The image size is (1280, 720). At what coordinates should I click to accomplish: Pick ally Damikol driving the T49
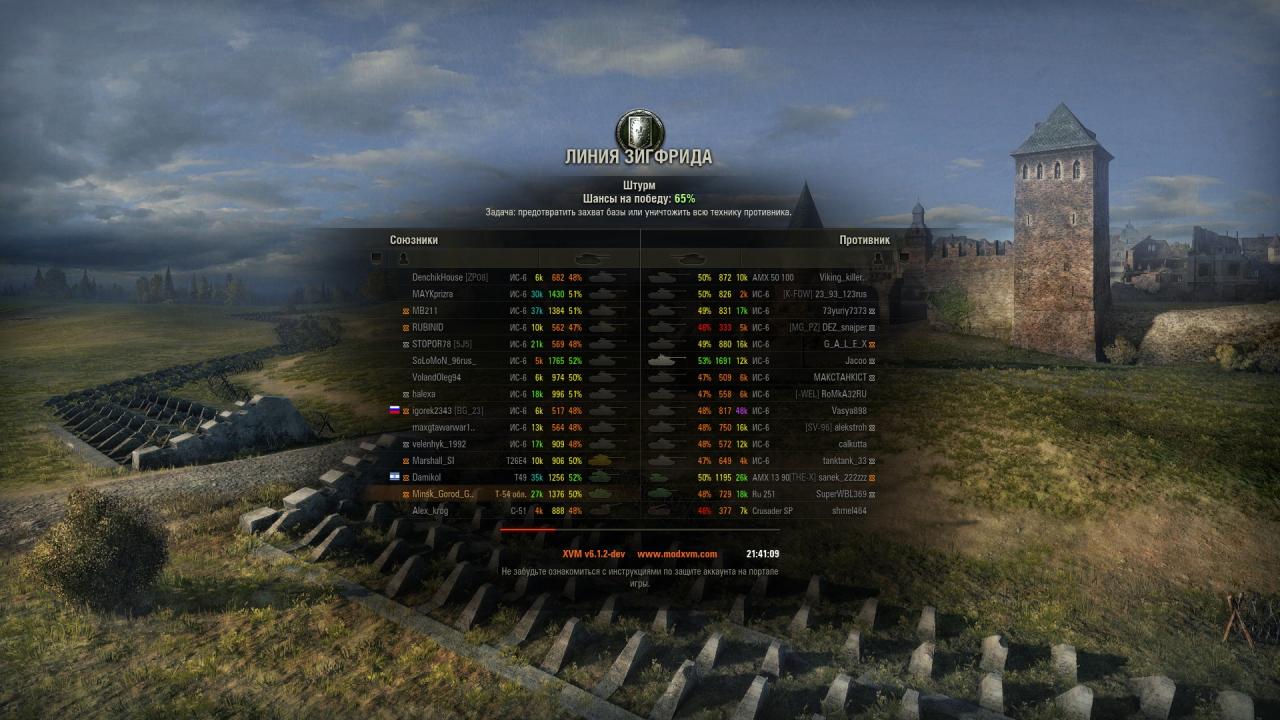[x=427, y=477]
